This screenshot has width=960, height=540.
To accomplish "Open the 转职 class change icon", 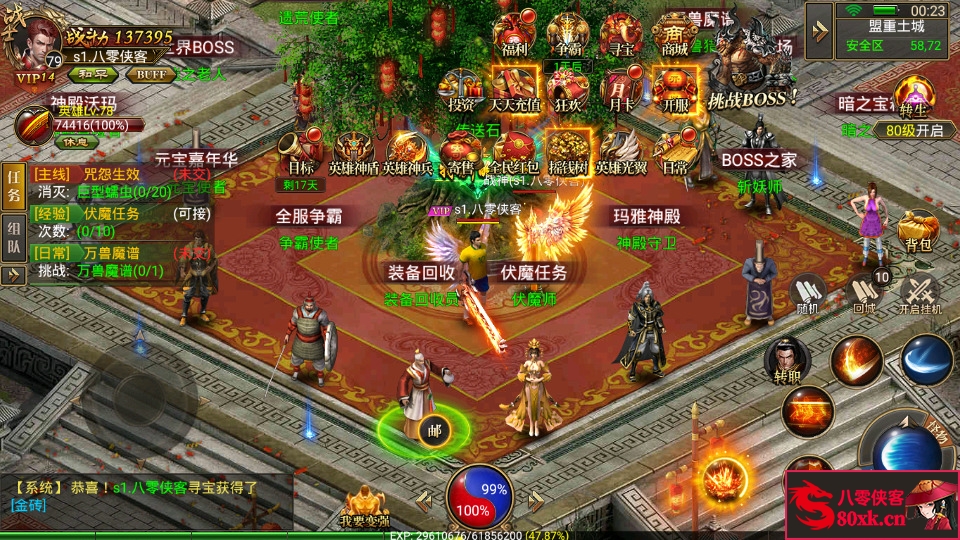I will point(786,360).
